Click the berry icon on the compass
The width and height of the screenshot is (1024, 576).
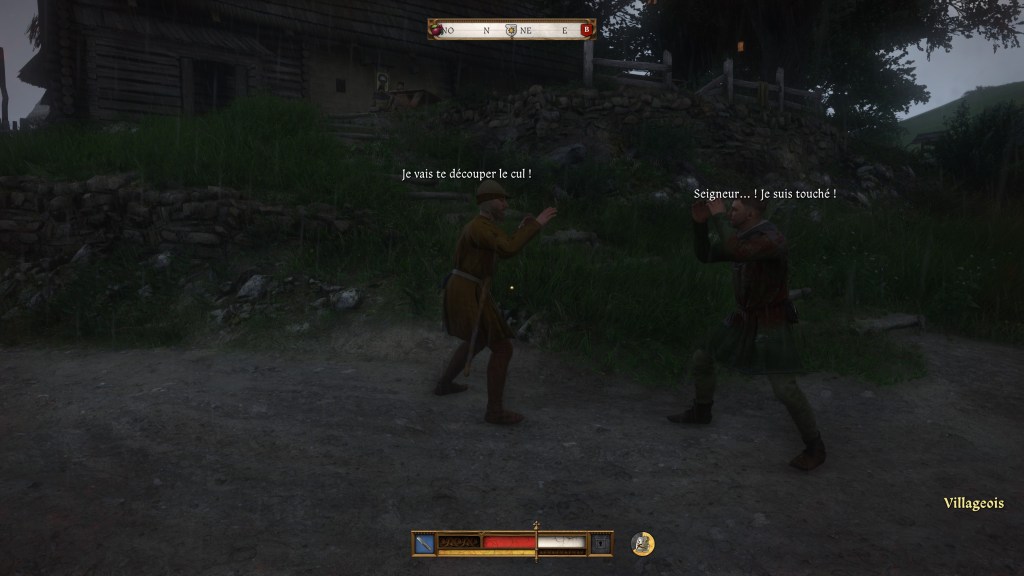pyautogui.click(x=436, y=30)
